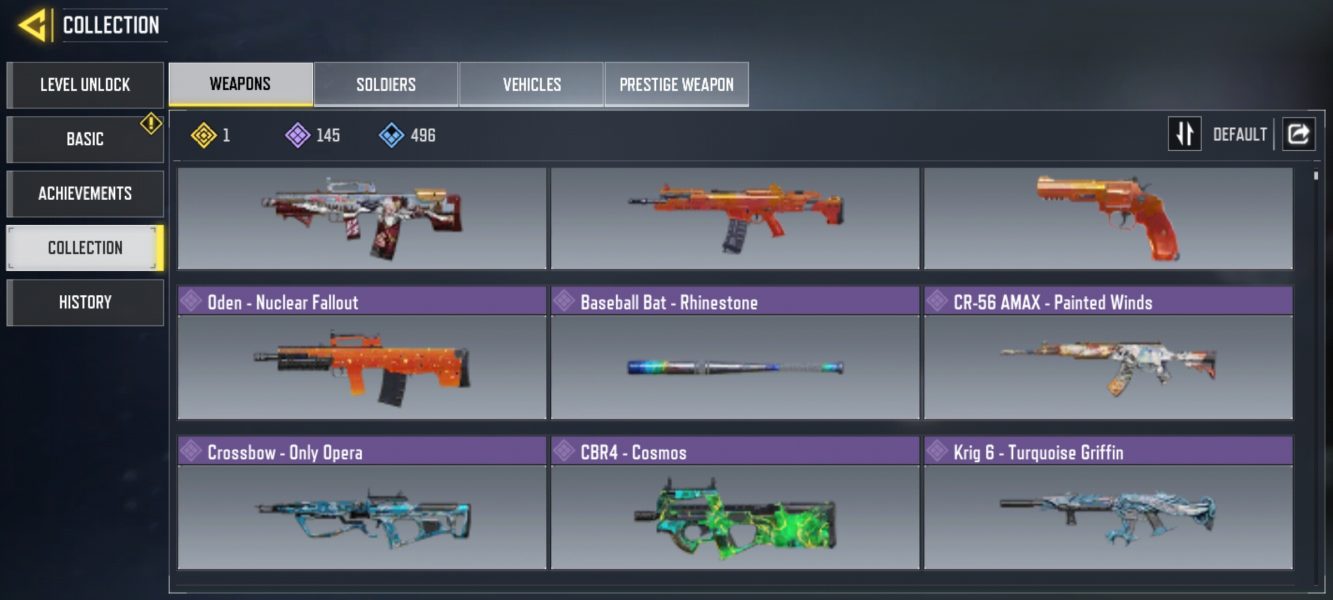This screenshot has width=1333, height=600.
Task: Show the Achievements section
Action: (85, 193)
